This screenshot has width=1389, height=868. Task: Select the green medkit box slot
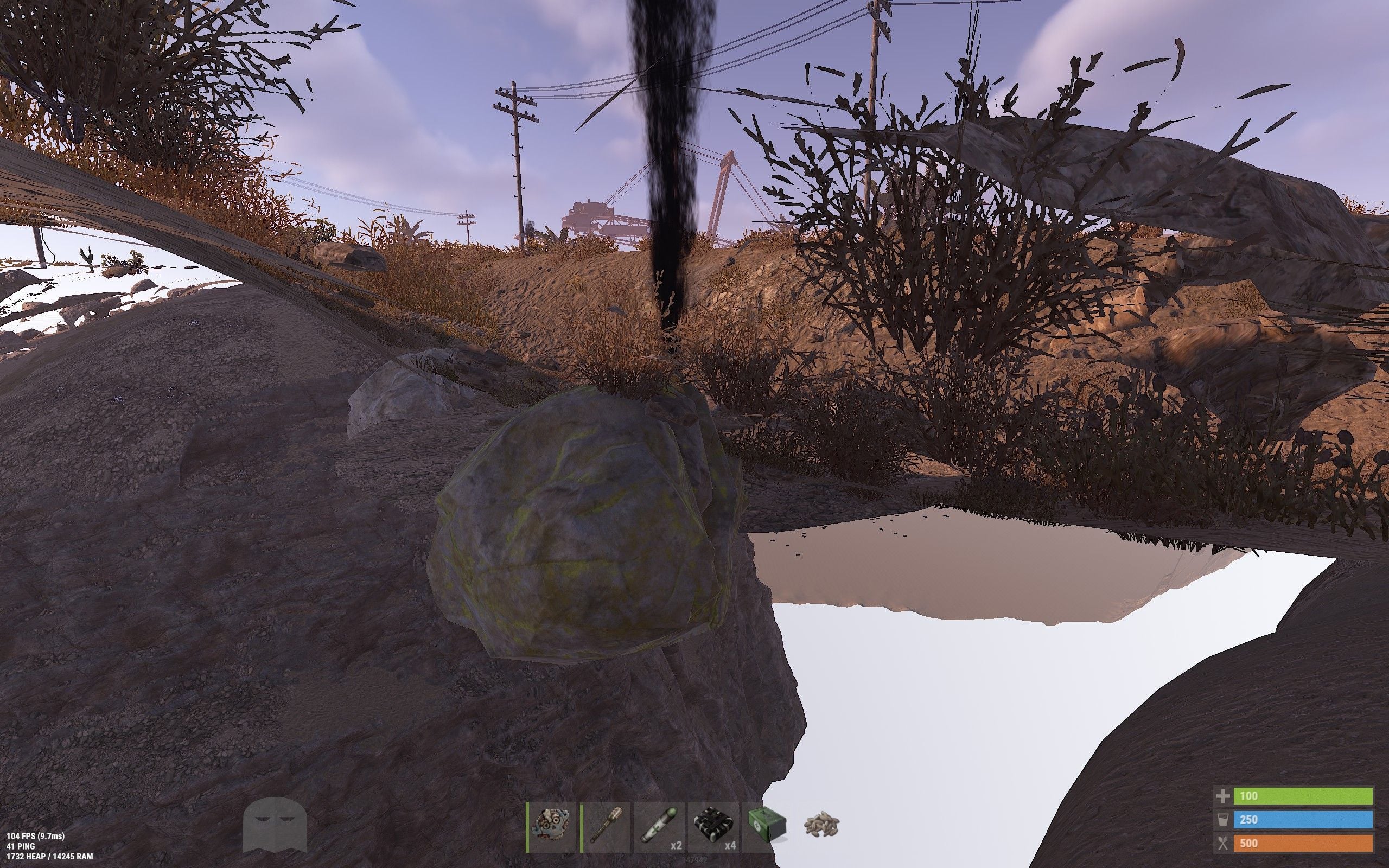767,827
